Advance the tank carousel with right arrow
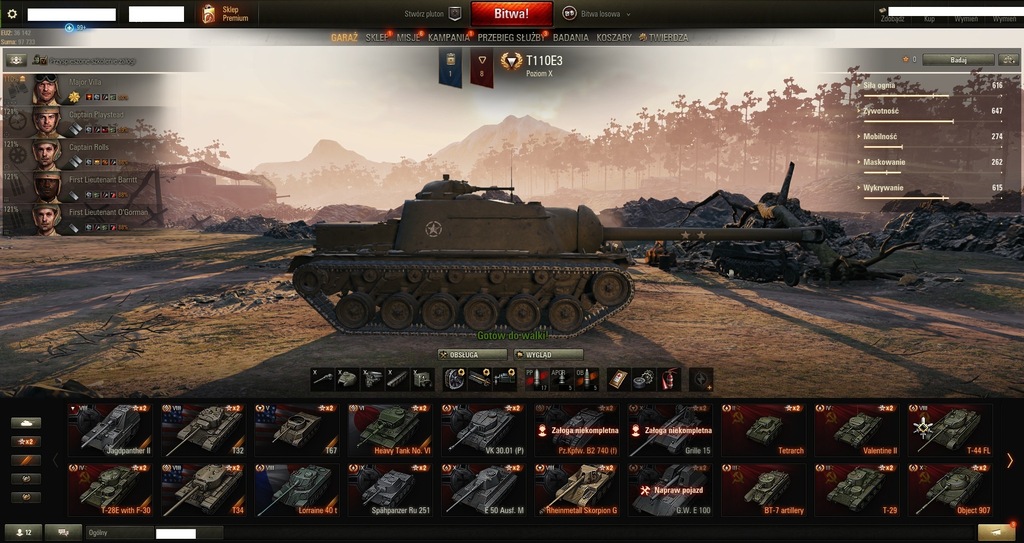This screenshot has height=543, width=1024. pyautogui.click(x=1010, y=460)
